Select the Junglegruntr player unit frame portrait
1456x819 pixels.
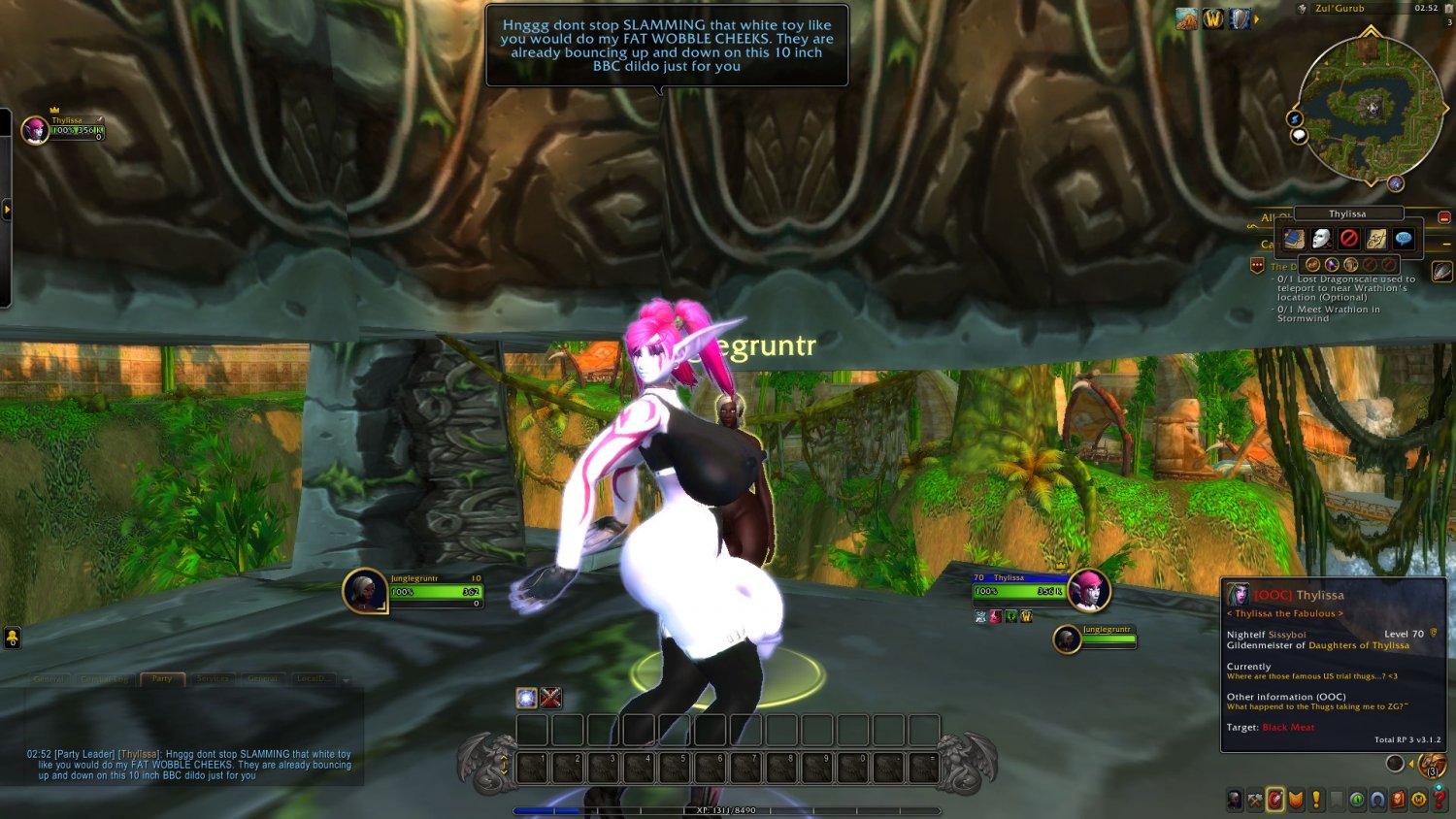pos(365,591)
